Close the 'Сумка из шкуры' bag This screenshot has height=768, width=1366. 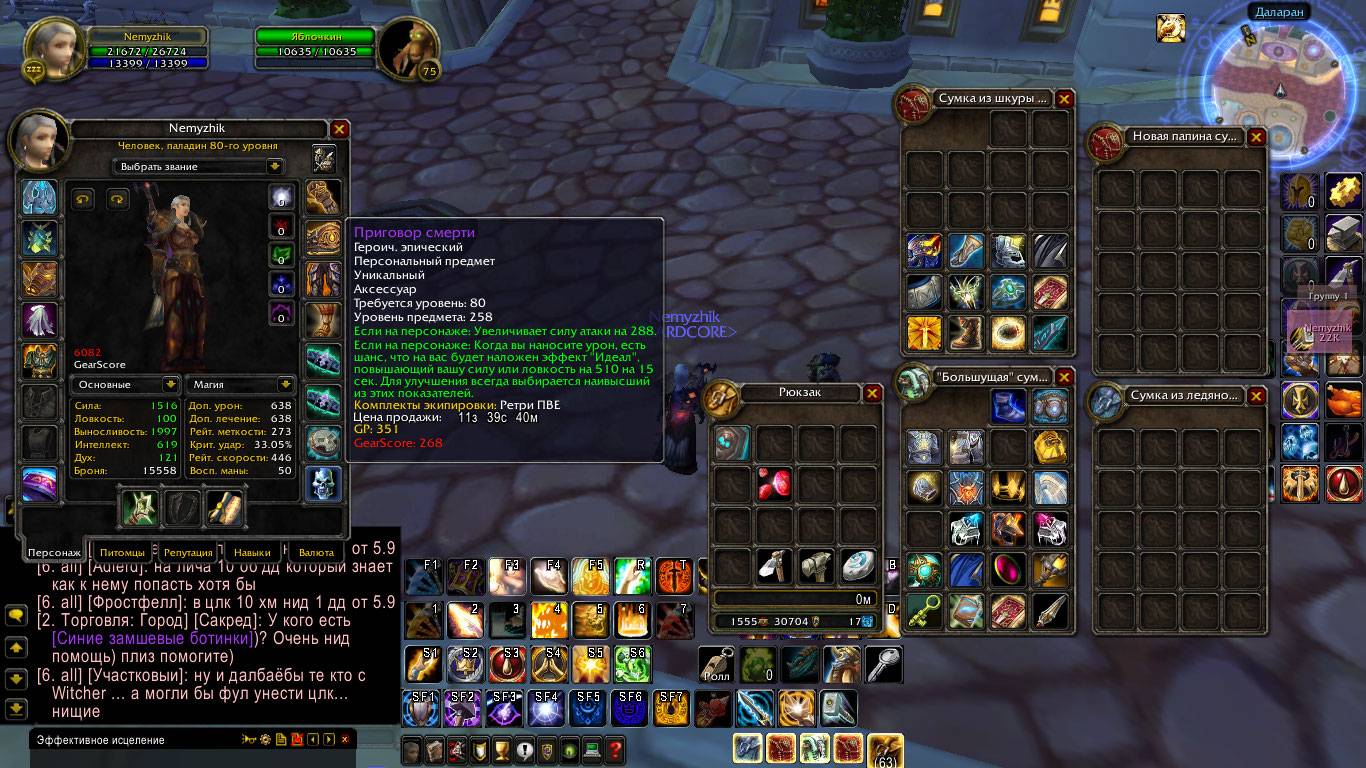point(1064,99)
